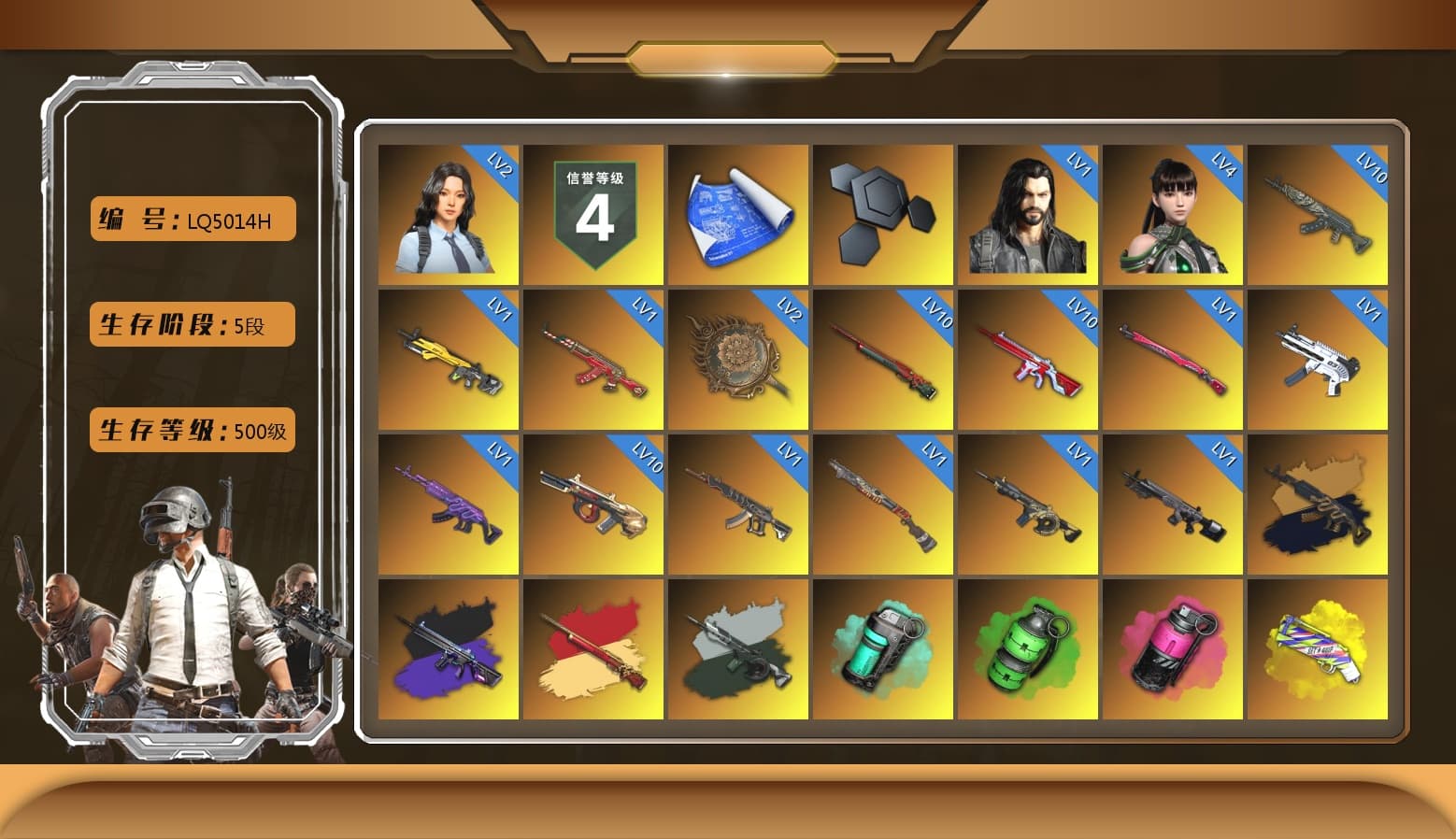
Task: Open the red crossbow-style weapon card
Action: coord(1028,360)
